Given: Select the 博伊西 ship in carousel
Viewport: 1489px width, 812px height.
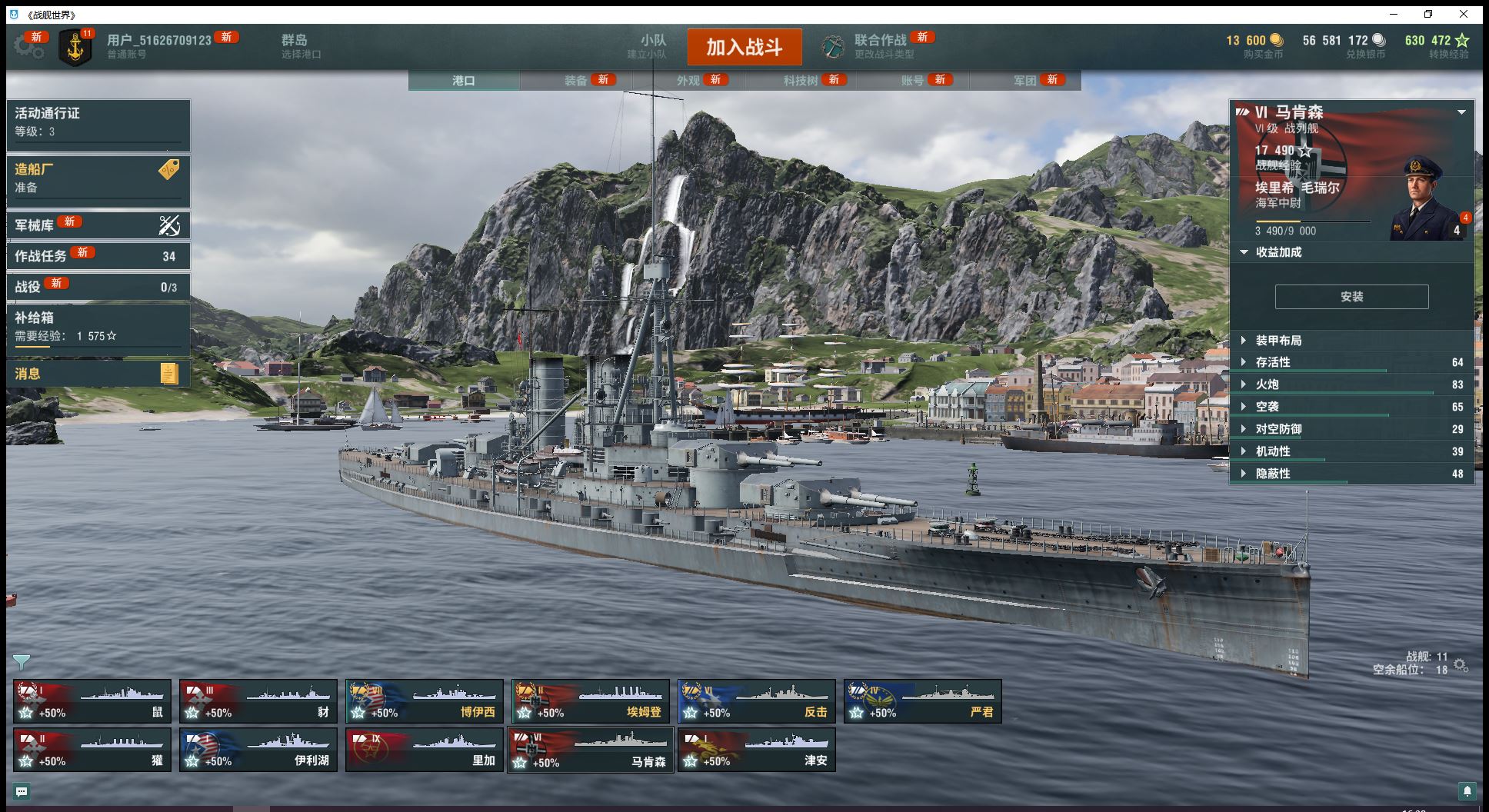Looking at the screenshot, I should point(425,701).
